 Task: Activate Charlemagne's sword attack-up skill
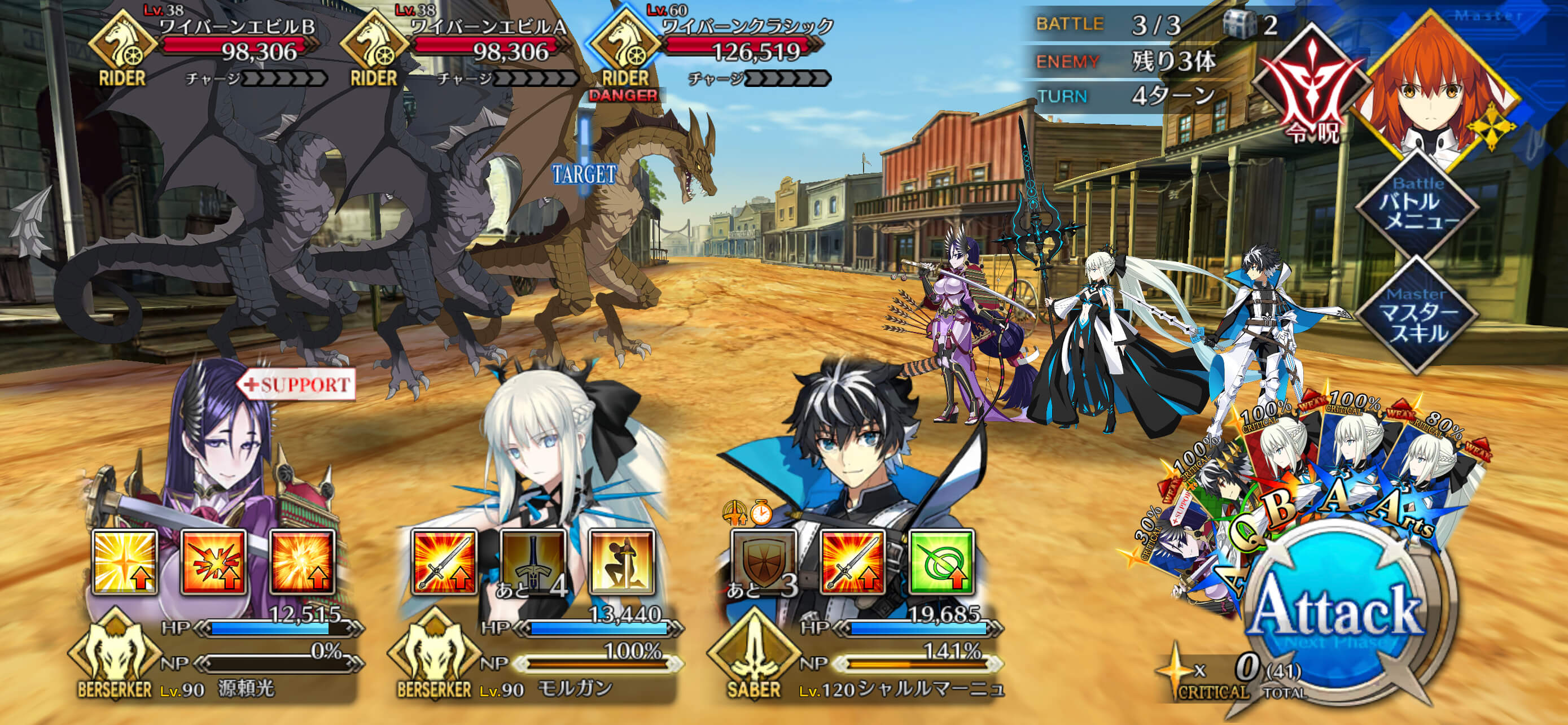click(852, 562)
